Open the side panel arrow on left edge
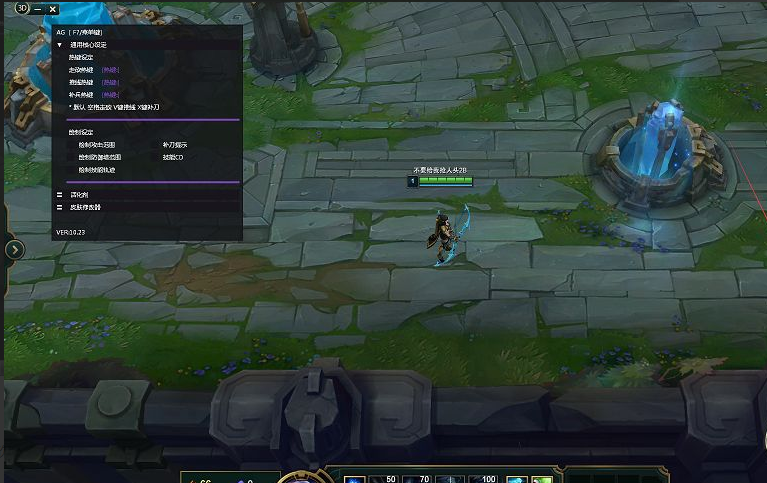Viewport: 767px width, 483px height. pyautogui.click(x=14, y=249)
